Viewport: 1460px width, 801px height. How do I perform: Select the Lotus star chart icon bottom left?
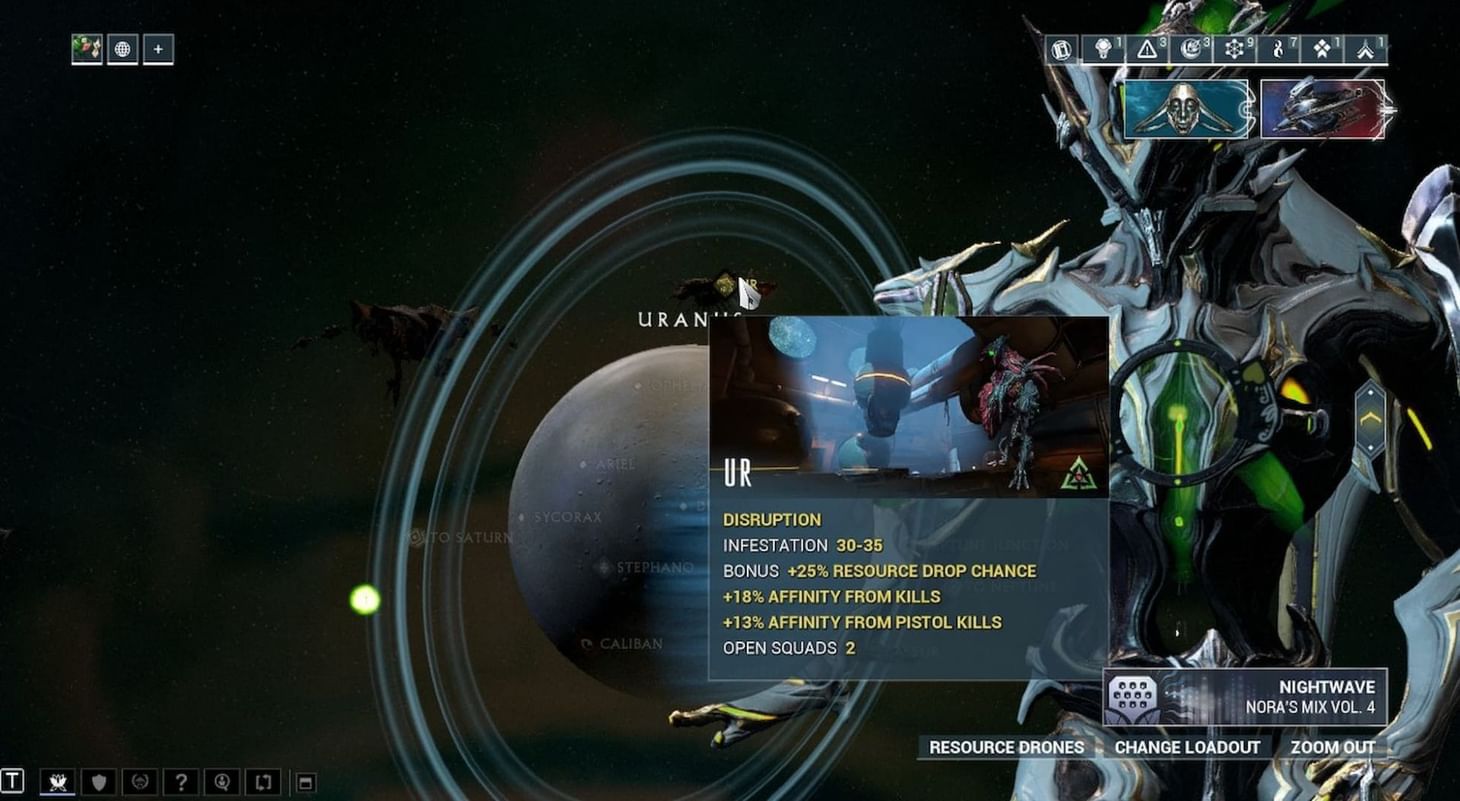pos(58,781)
